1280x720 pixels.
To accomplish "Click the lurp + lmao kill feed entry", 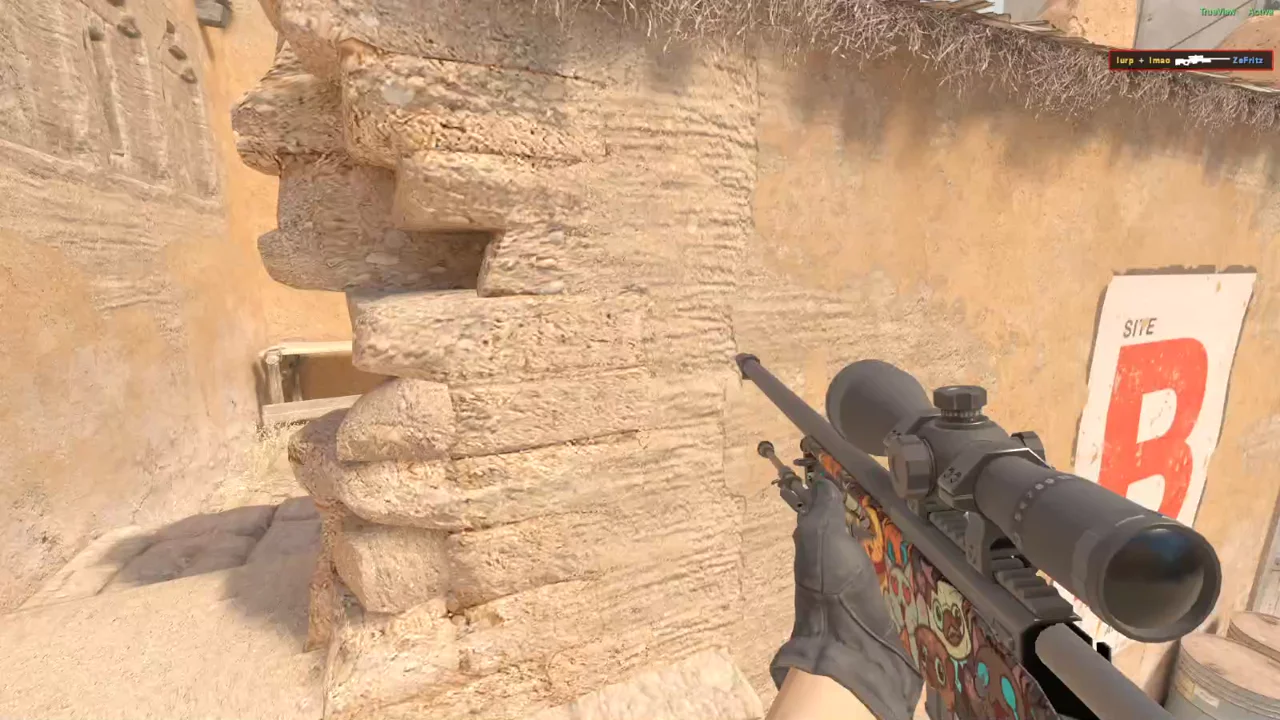I will point(1190,61).
